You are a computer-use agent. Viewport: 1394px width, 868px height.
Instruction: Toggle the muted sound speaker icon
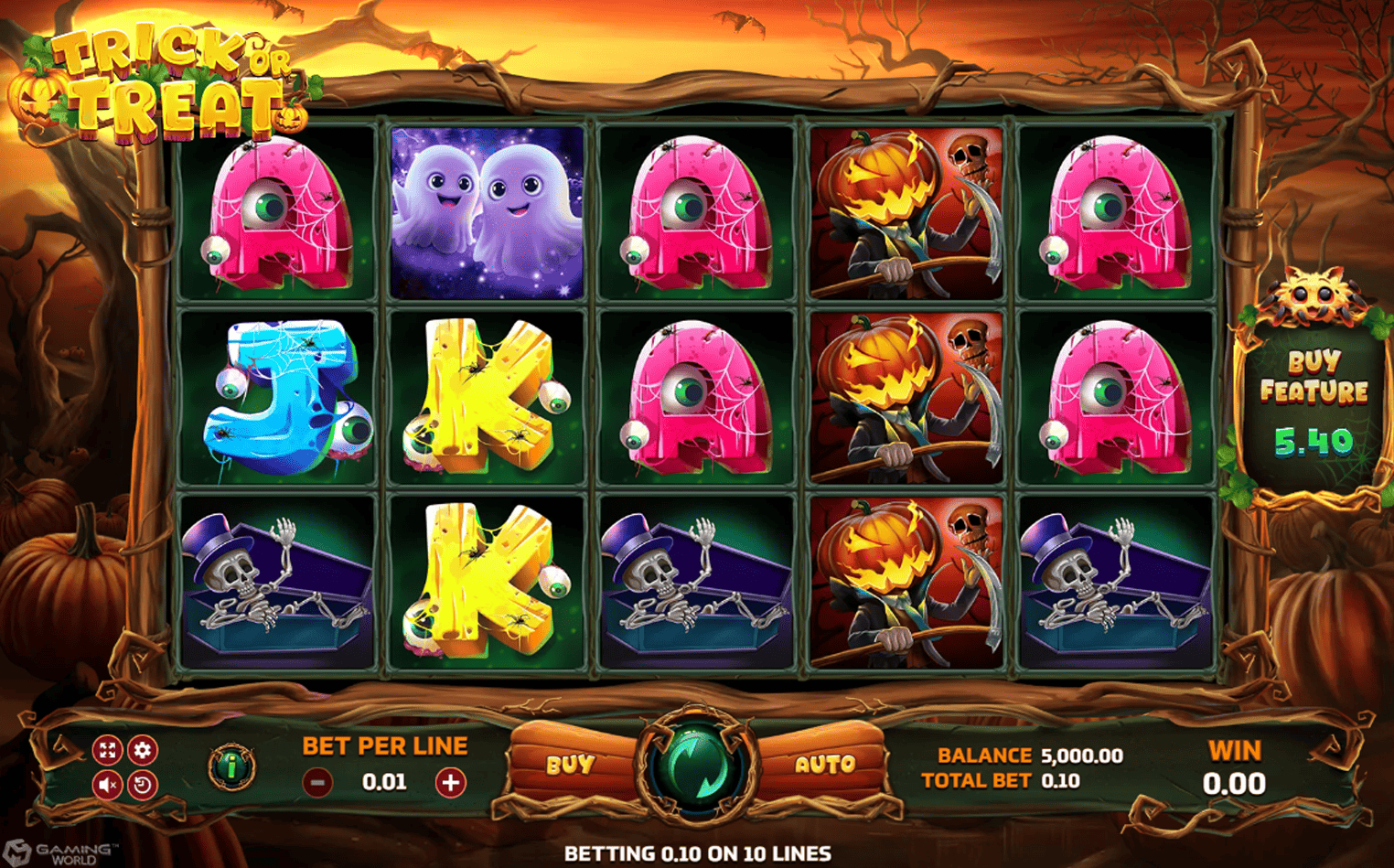[107, 785]
